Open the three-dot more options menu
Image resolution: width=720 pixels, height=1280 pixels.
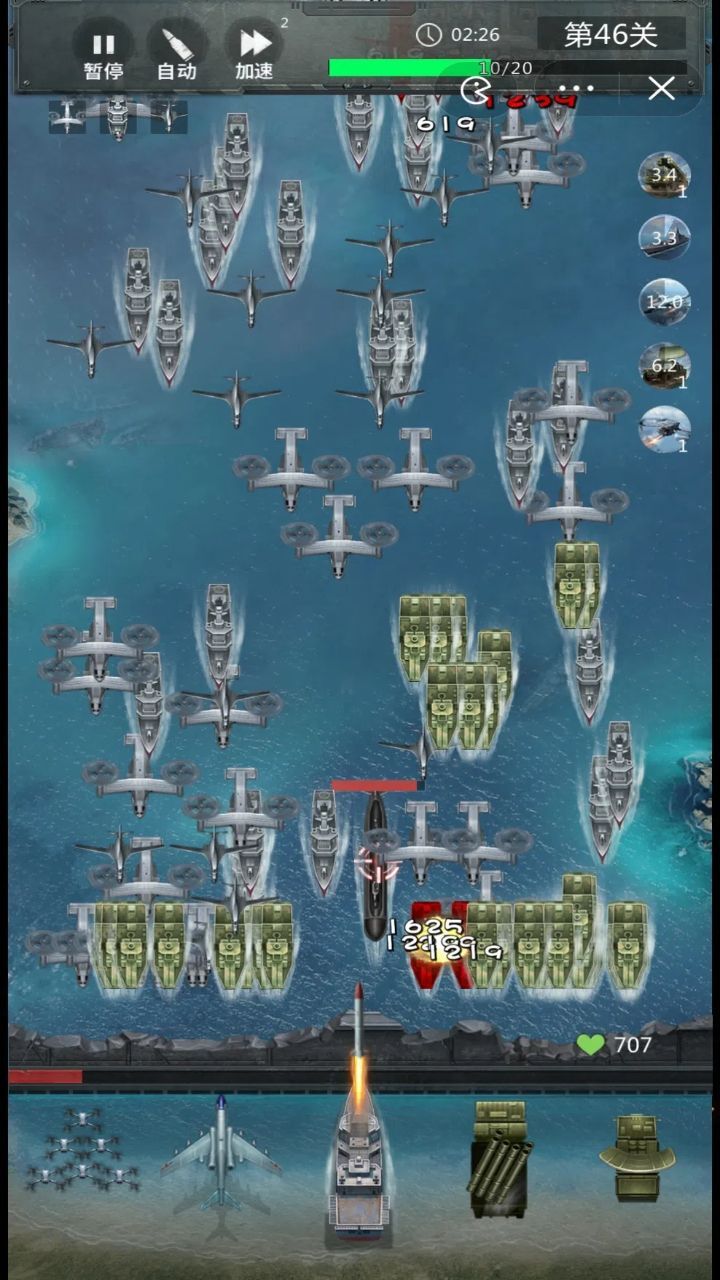[577, 89]
